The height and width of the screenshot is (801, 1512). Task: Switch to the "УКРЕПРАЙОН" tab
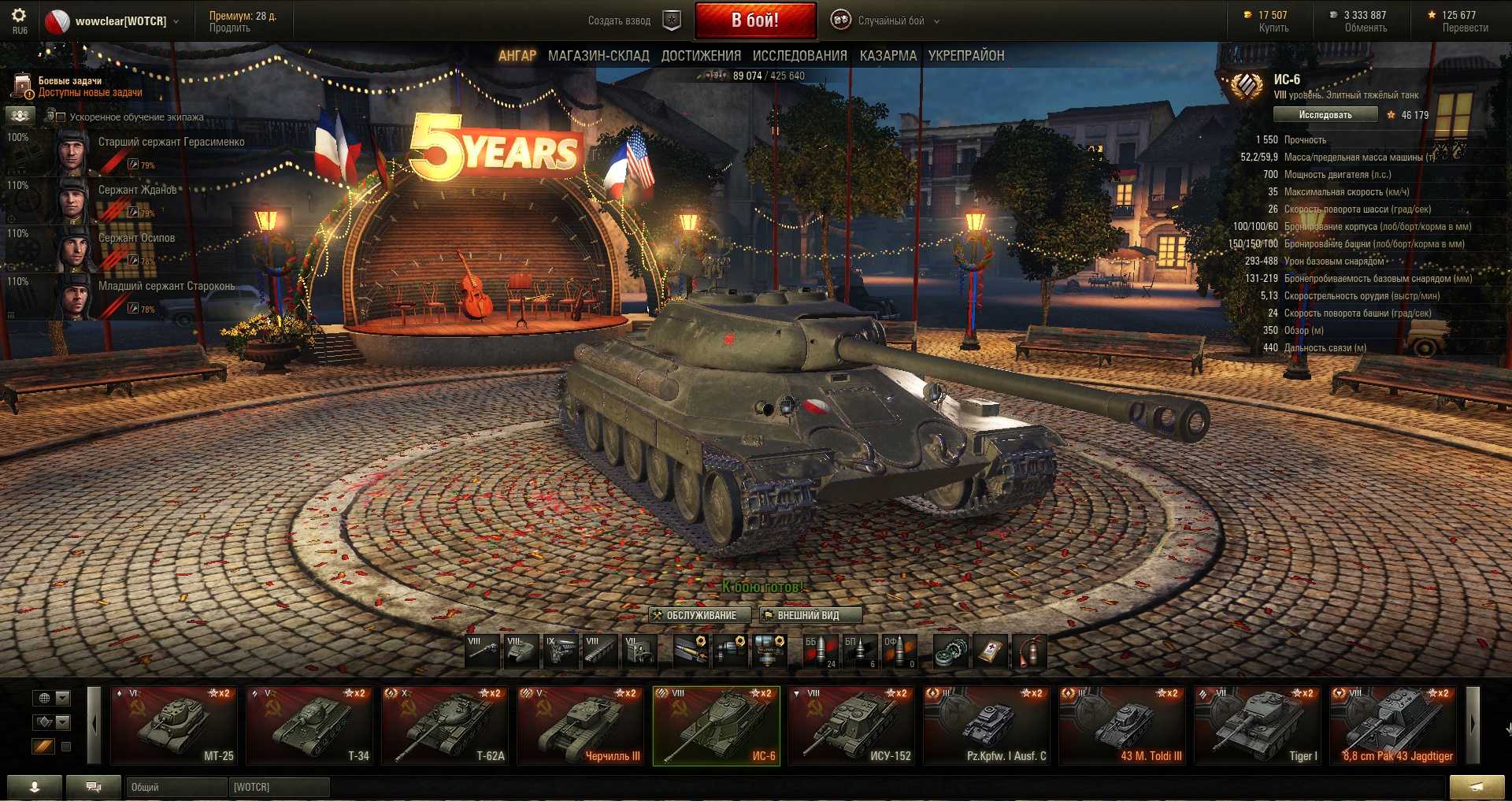pyautogui.click(x=965, y=56)
